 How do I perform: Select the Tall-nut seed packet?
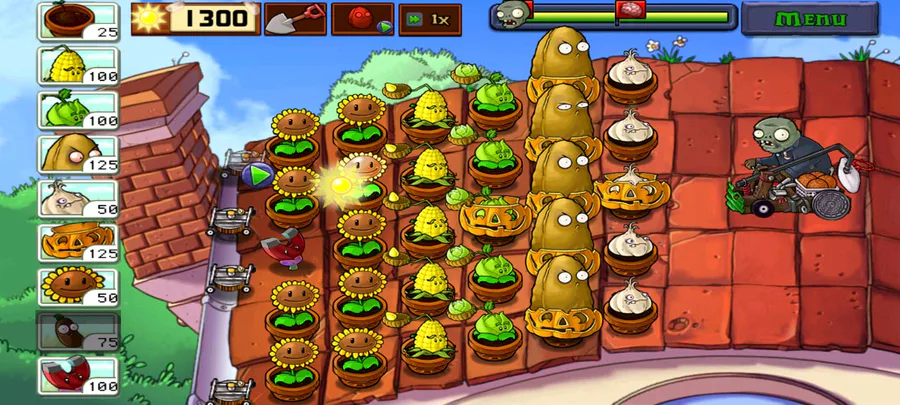point(78,154)
